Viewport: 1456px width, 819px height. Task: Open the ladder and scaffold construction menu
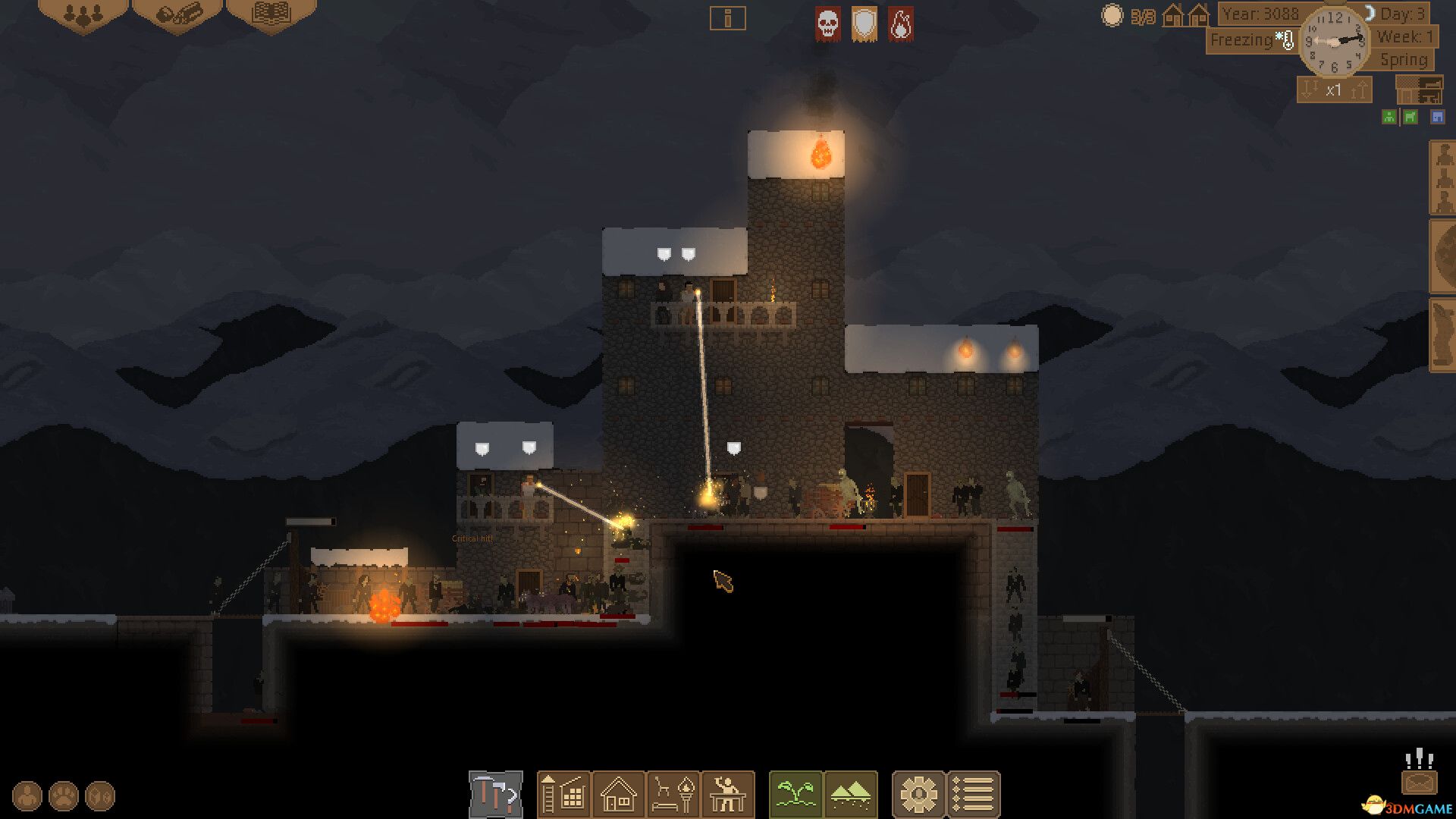pyautogui.click(x=563, y=795)
